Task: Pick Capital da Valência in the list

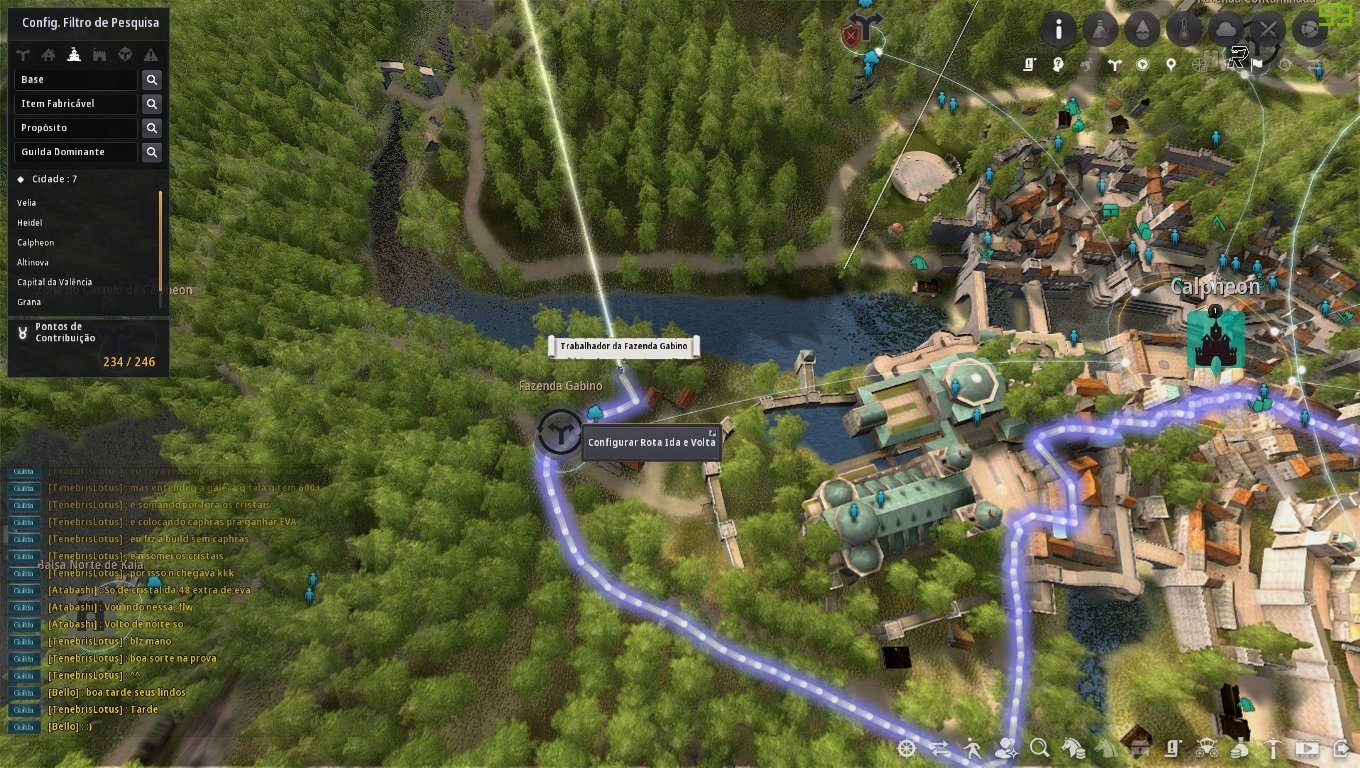Action: pos(55,282)
